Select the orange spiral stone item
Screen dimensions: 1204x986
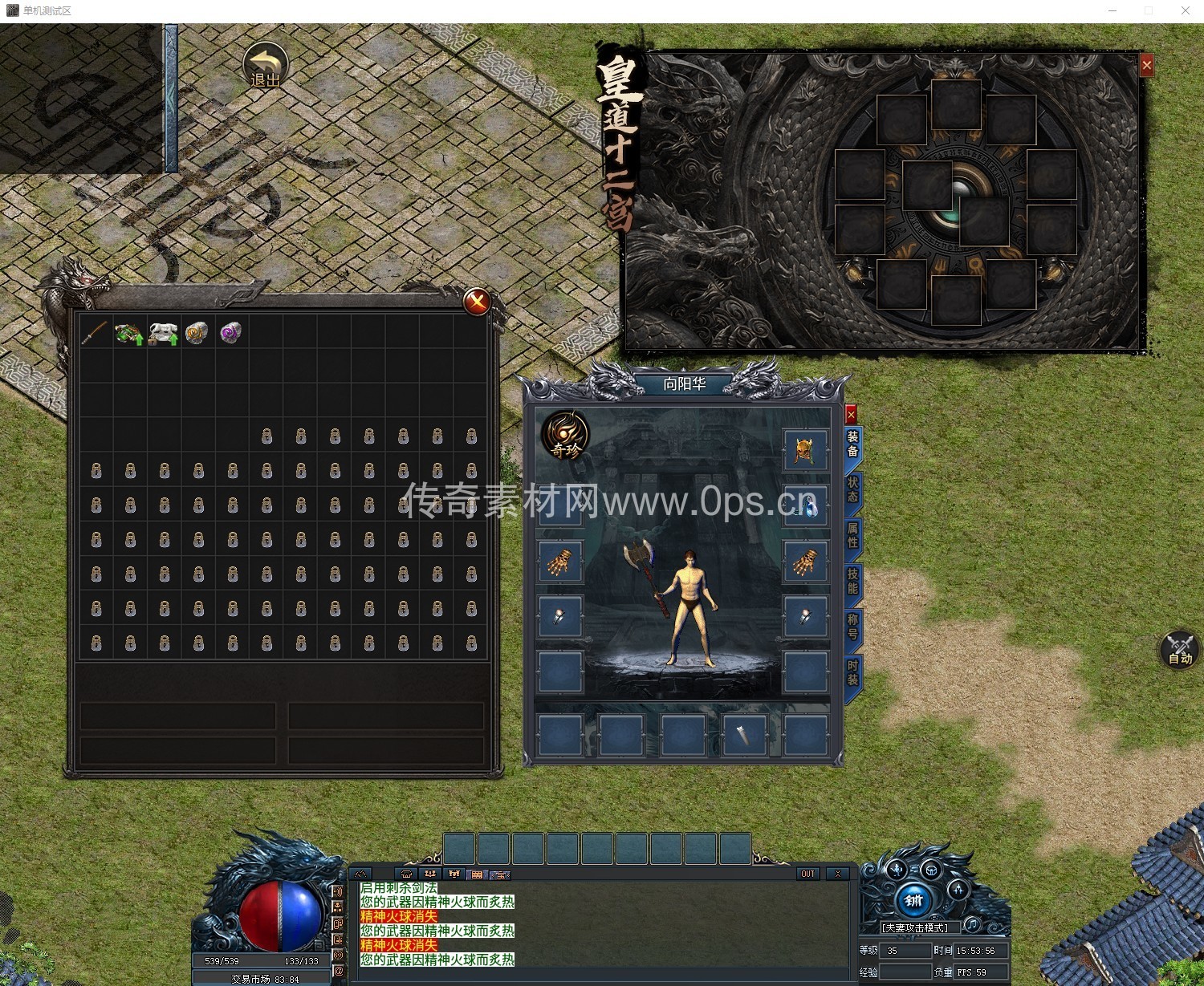[x=197, y=333]
